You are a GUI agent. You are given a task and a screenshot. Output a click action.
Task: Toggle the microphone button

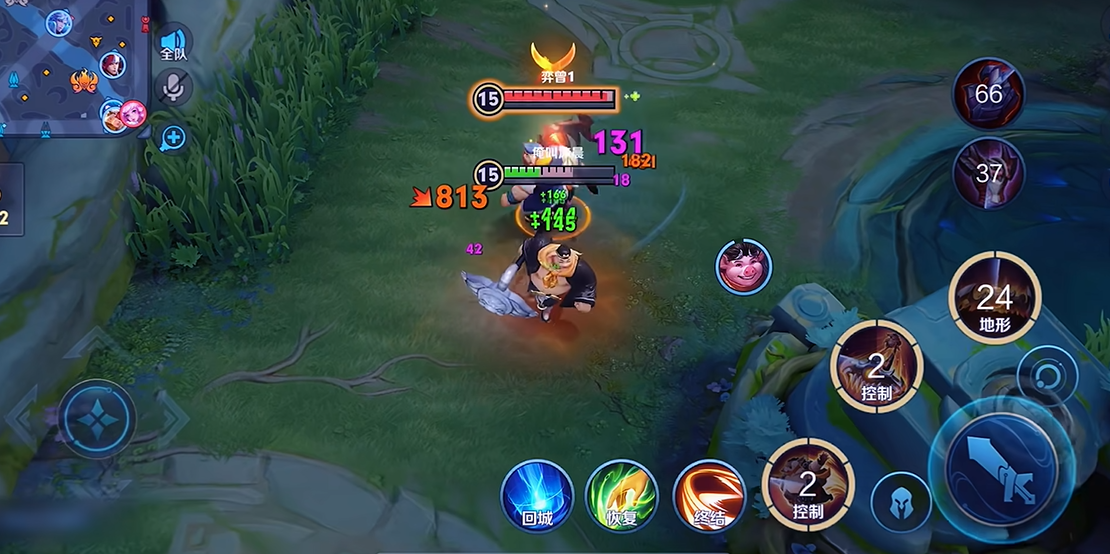pyautogui.click(x=174, y=89)
